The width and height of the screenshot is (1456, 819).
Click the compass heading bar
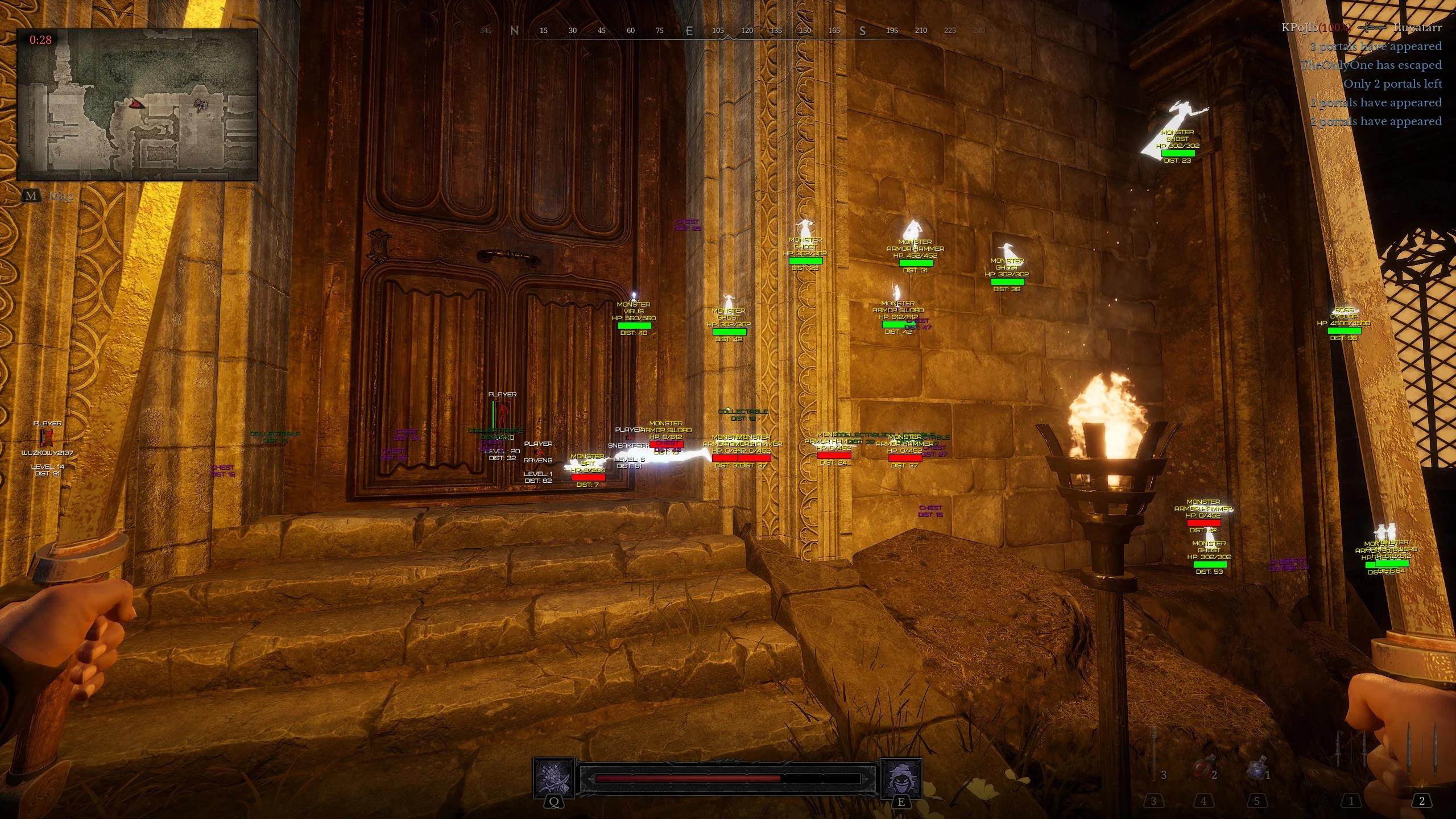[x=731, y=31]
